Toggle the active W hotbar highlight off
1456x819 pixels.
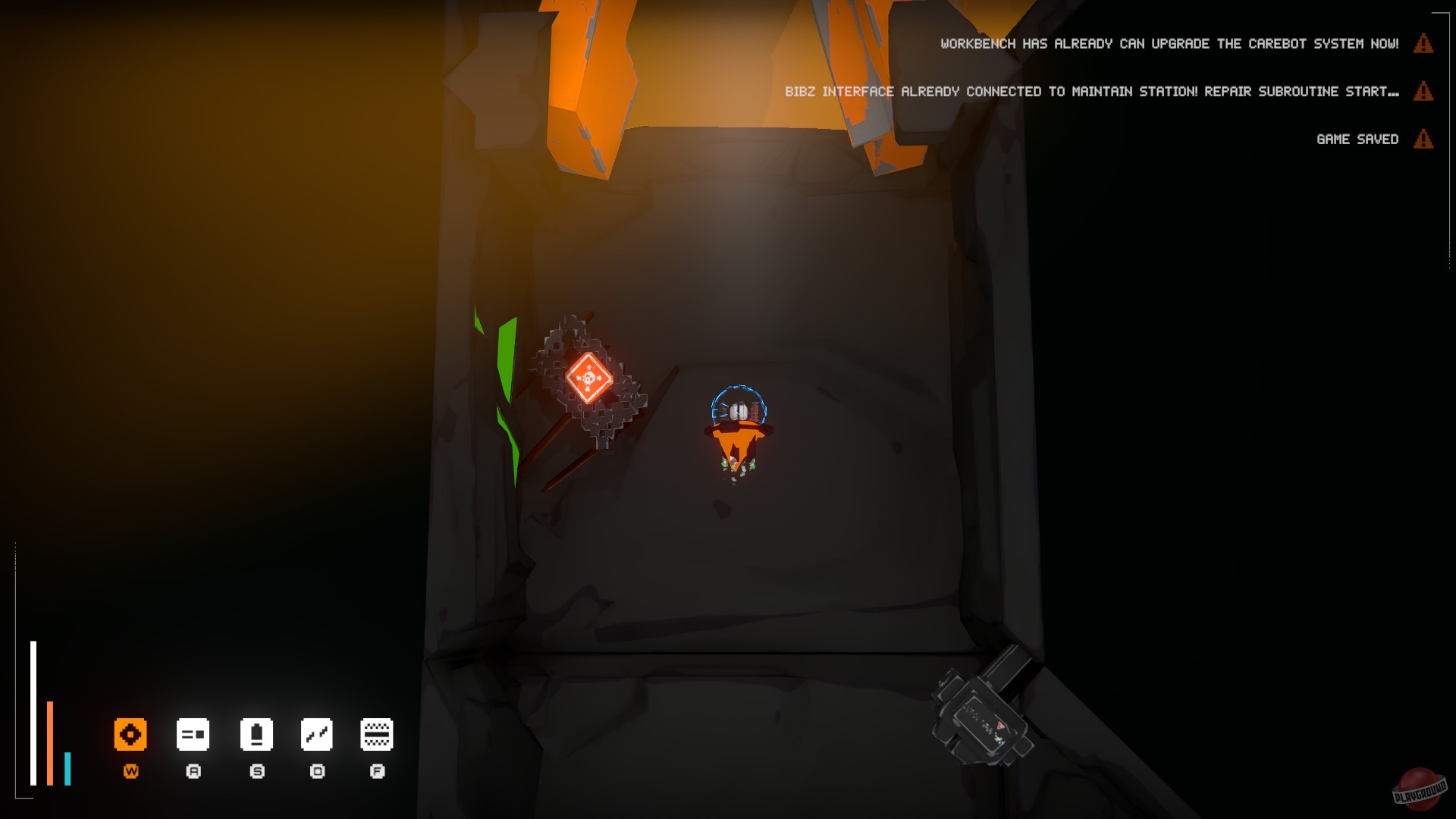(130, 733)
